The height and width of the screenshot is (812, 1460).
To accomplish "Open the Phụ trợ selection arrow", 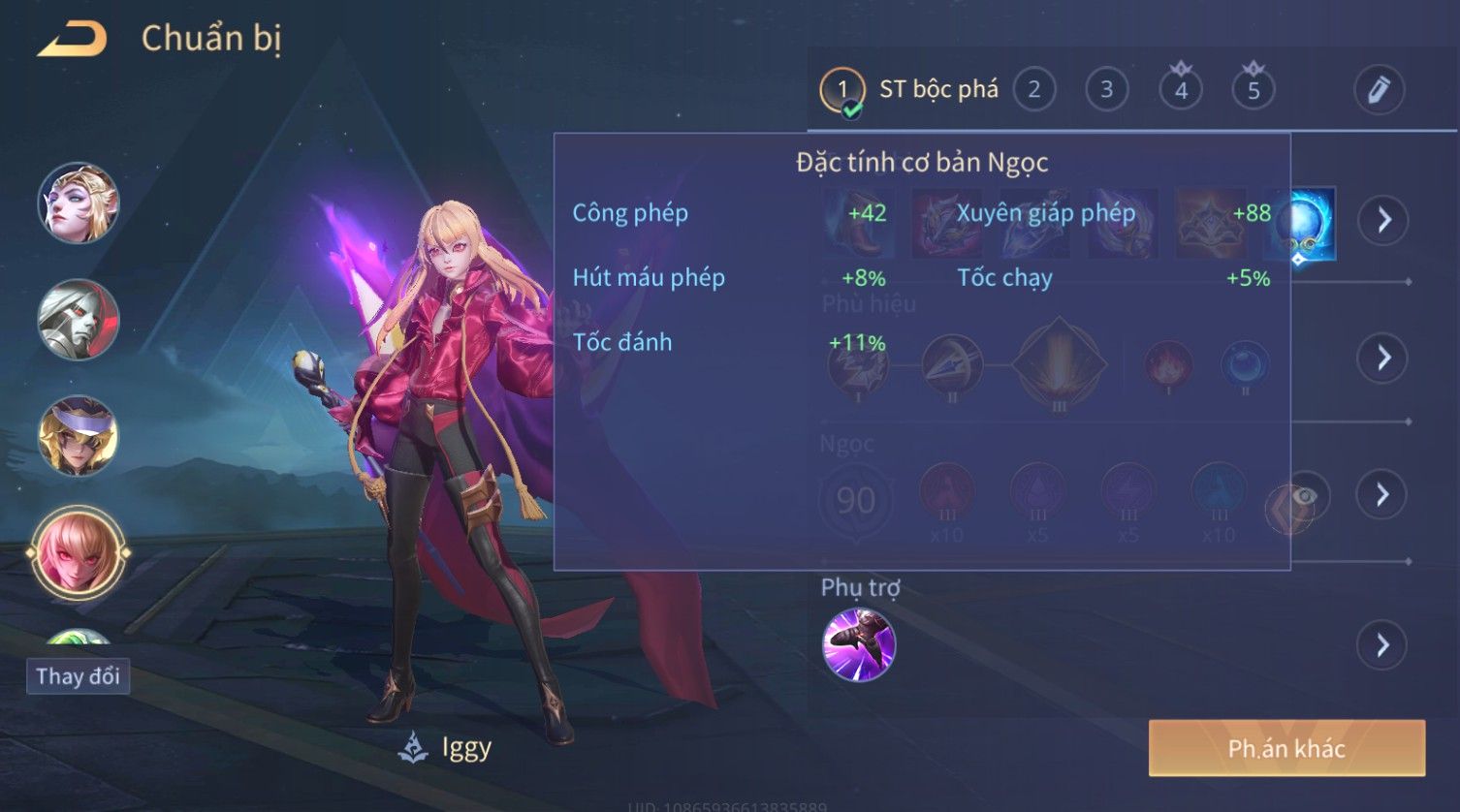I will (x=1382, y=644).
